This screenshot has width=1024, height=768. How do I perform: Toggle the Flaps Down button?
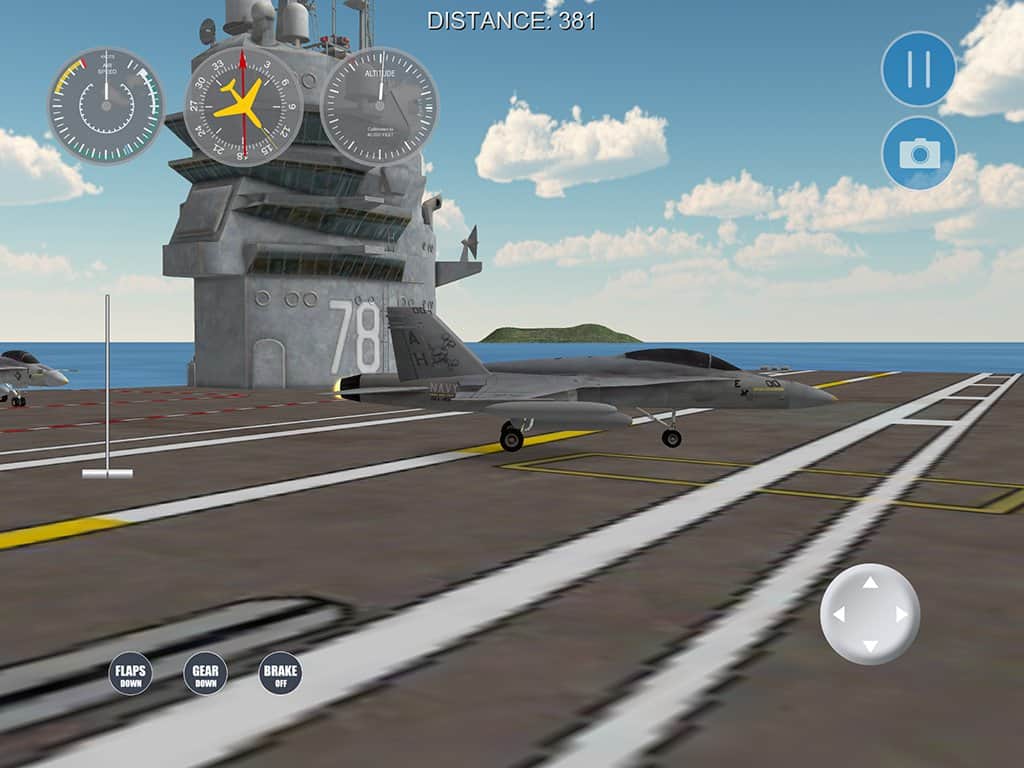click(130, 673)
